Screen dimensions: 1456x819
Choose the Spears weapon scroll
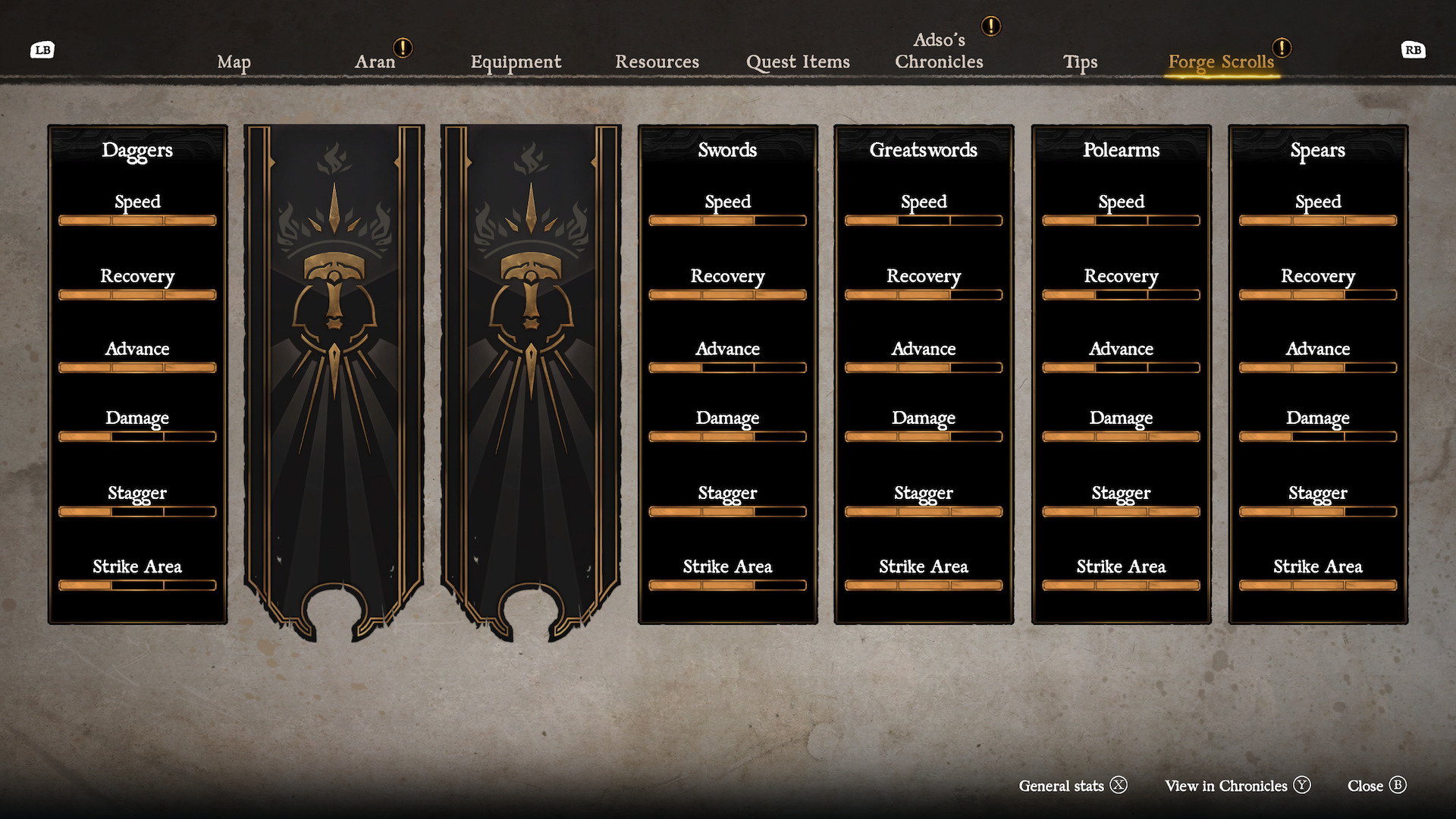(x=1318, y=375)
